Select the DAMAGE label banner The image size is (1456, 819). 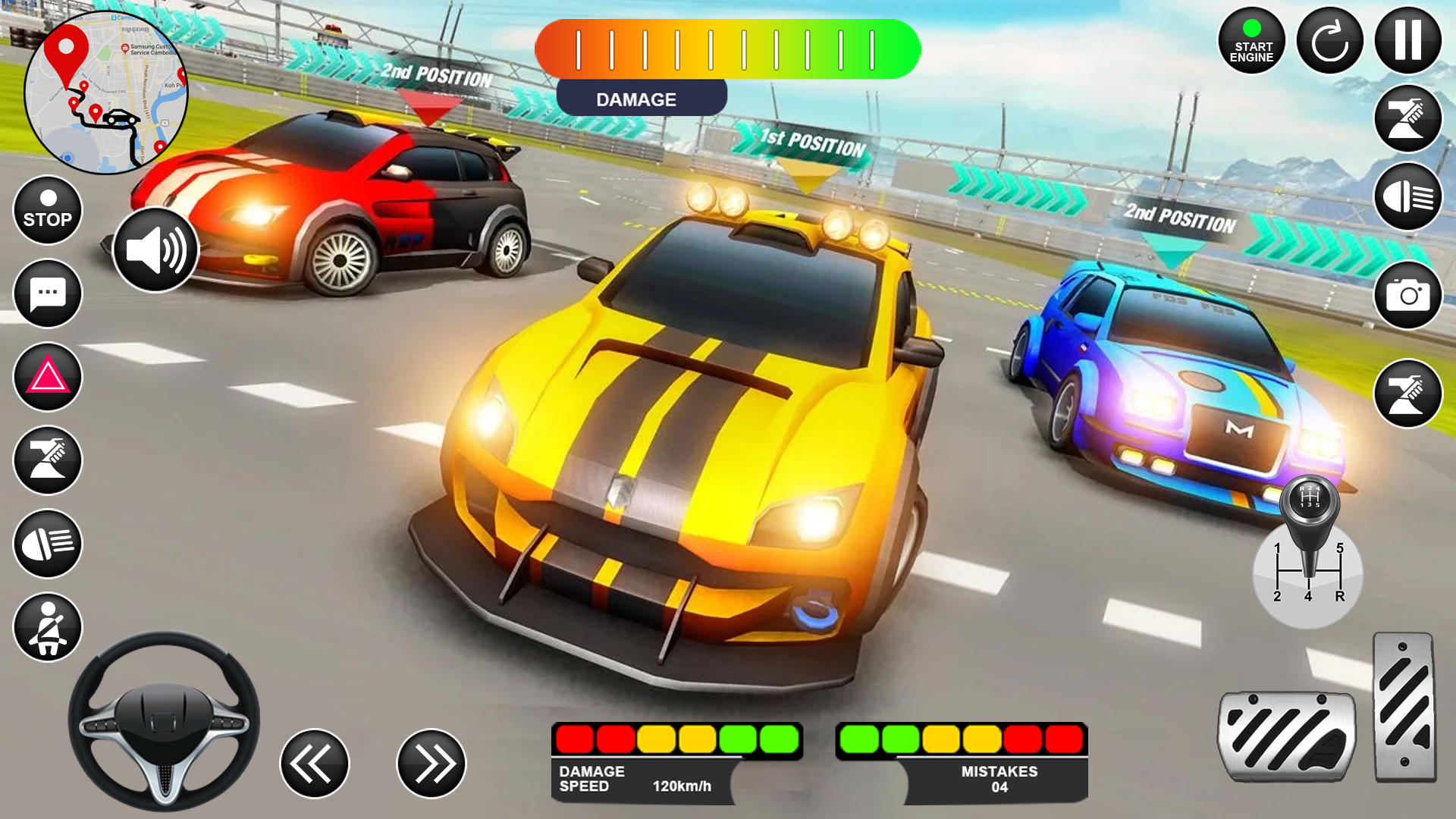[641, 99]
